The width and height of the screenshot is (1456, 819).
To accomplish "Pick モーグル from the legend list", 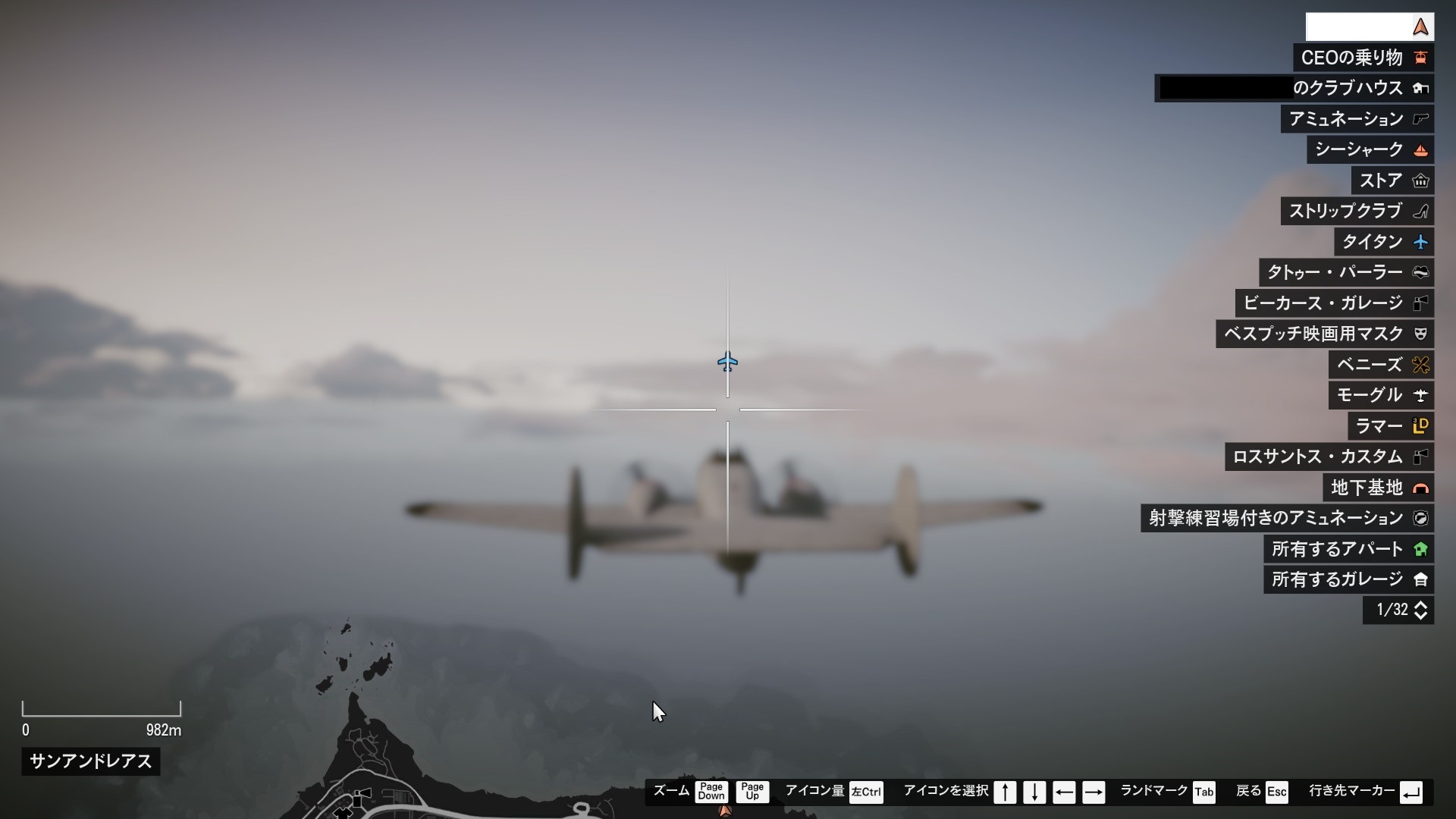I will coord(1380,395).
